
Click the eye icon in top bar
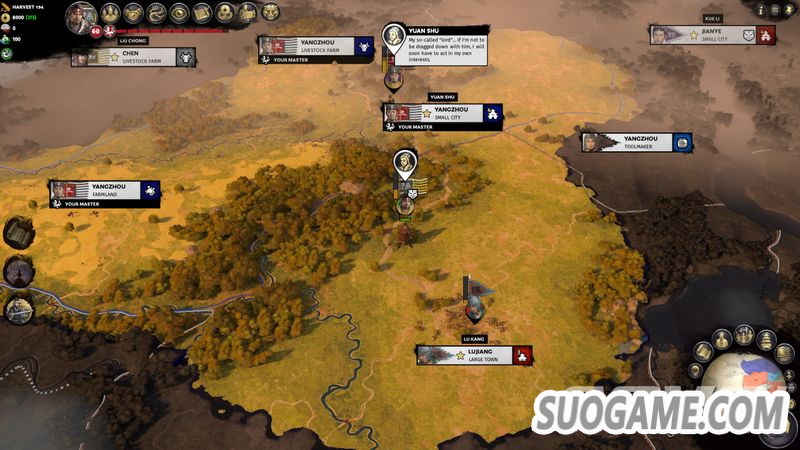click(179, 13)
